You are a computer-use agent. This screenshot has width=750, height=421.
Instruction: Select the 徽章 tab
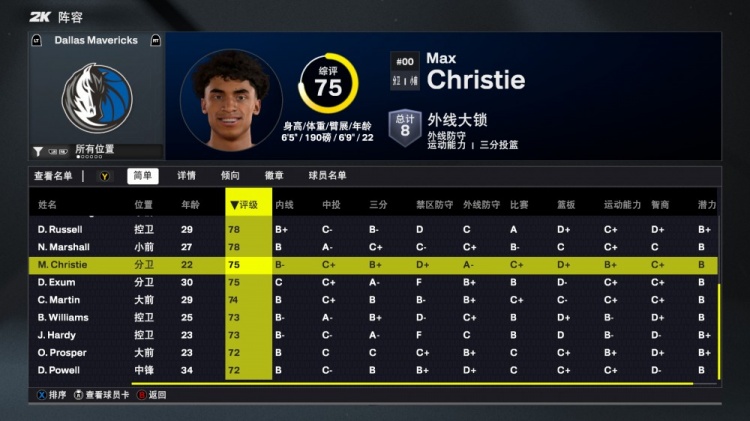274,176
